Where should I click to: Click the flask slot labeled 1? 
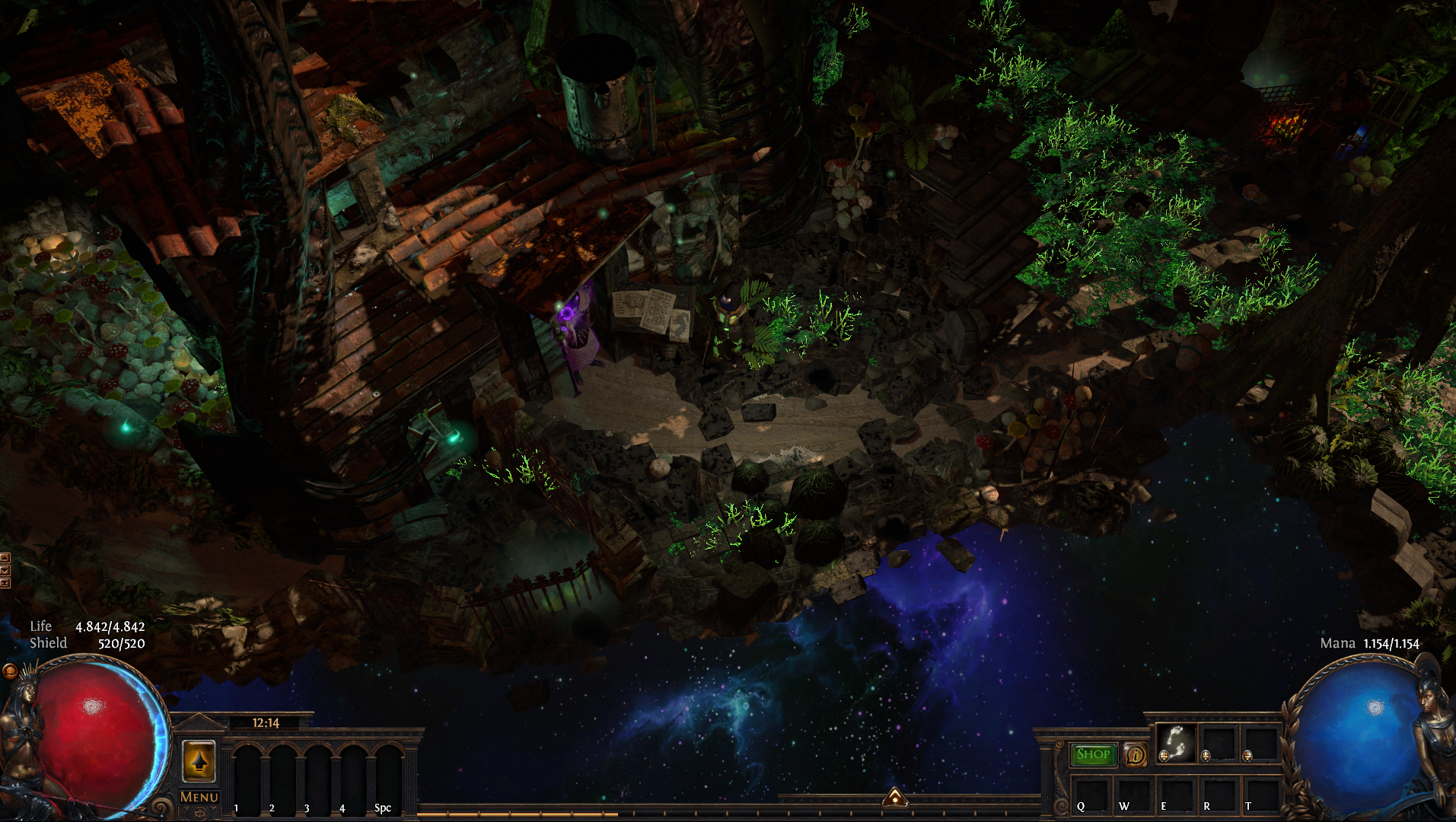tap(247, 778)
